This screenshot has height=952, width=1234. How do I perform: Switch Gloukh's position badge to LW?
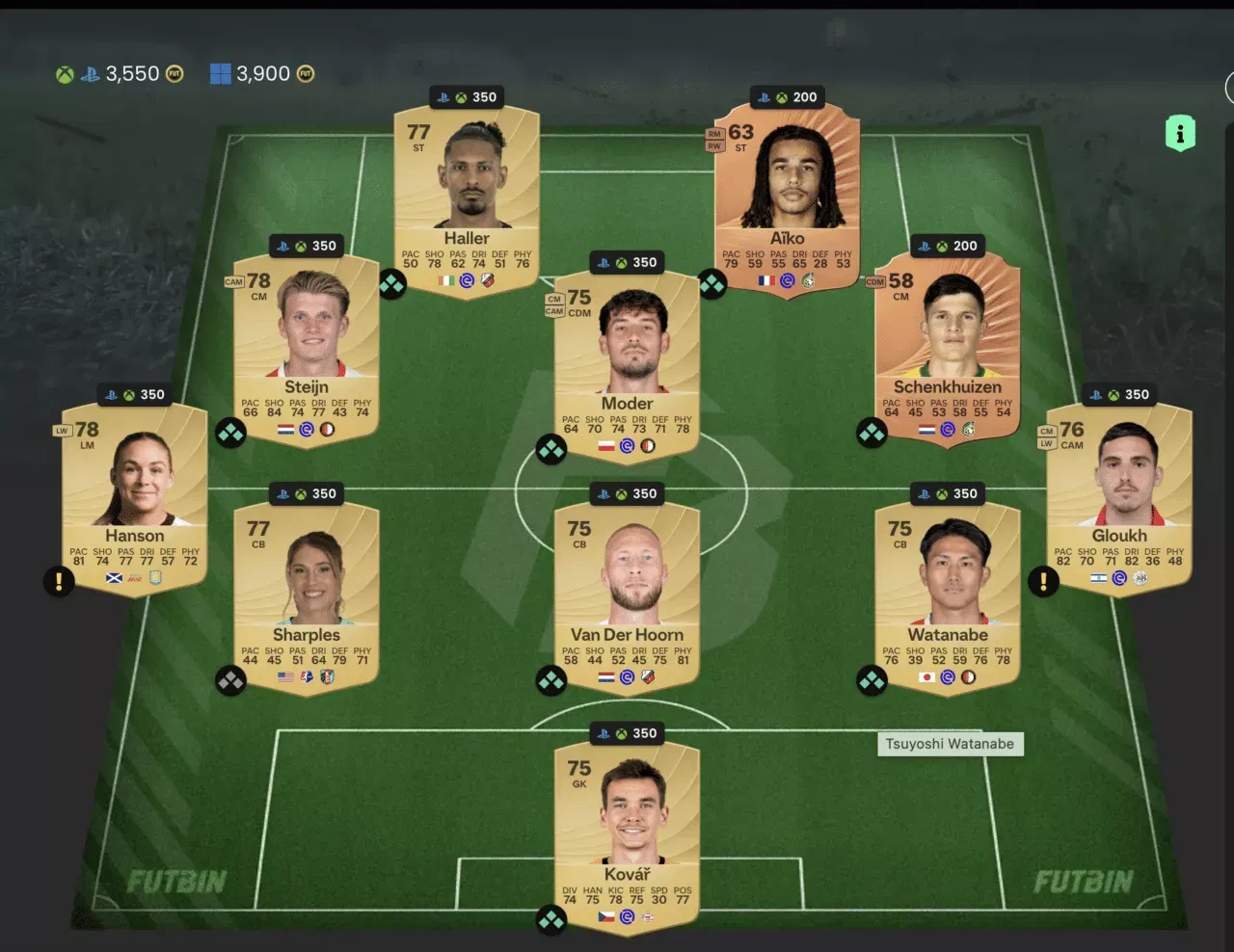pyautogui.click(x=1049, y=445)
